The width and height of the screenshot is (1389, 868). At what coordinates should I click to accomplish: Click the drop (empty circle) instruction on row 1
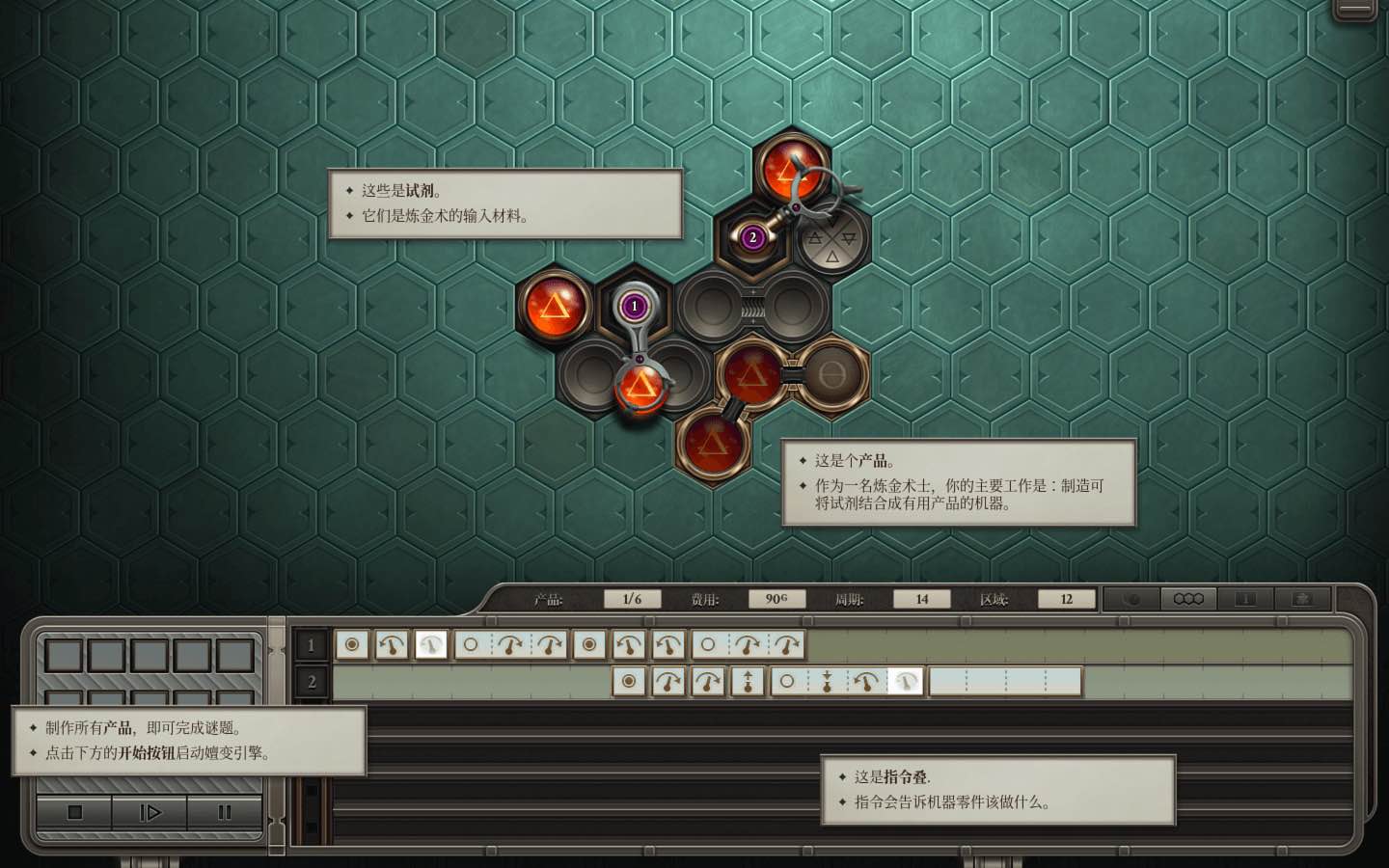coord(470,644)
